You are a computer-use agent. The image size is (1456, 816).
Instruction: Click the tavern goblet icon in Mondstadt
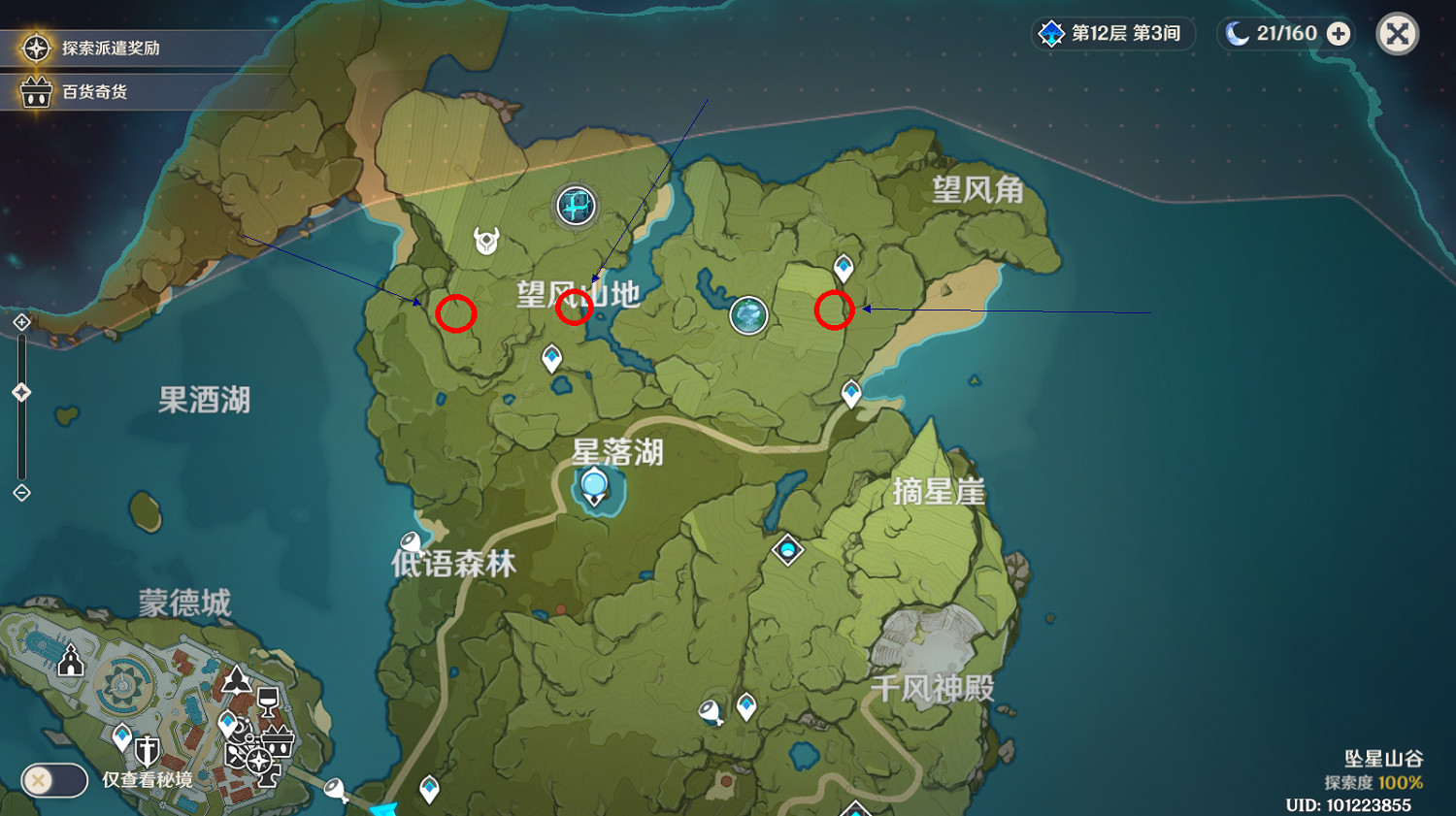(268, 701)
